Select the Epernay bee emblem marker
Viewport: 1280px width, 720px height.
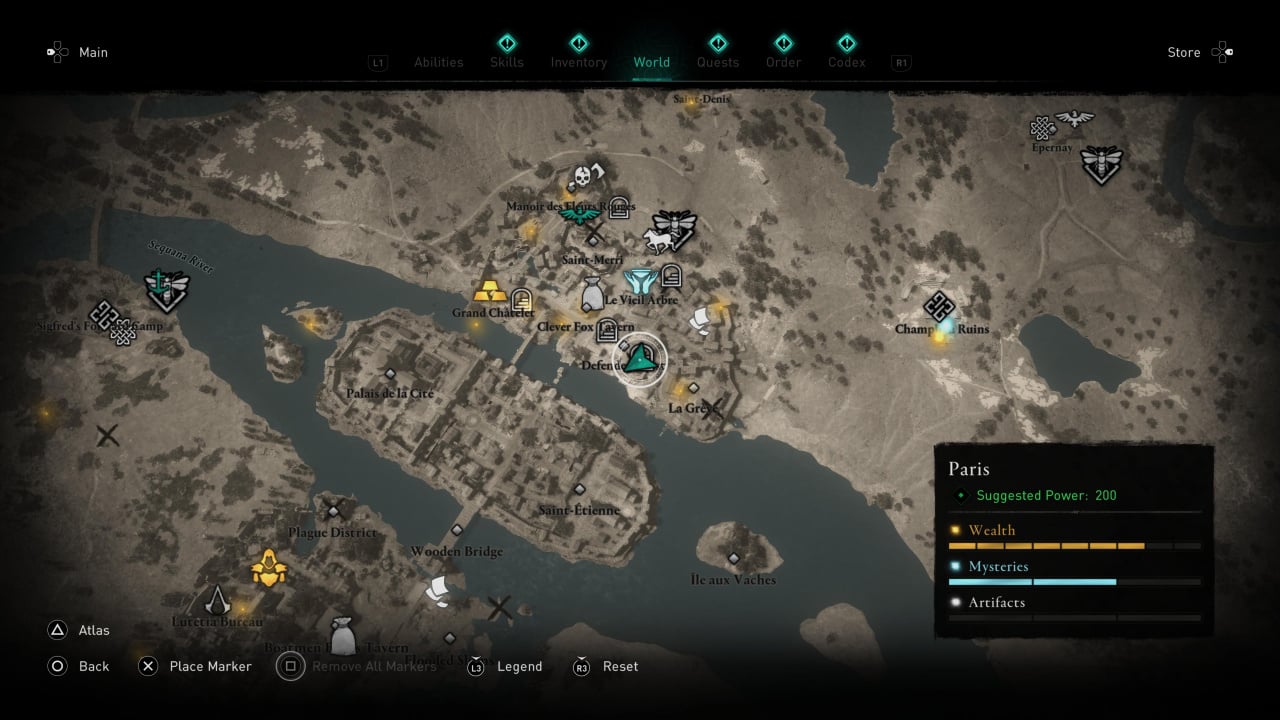coord(1101,162)
